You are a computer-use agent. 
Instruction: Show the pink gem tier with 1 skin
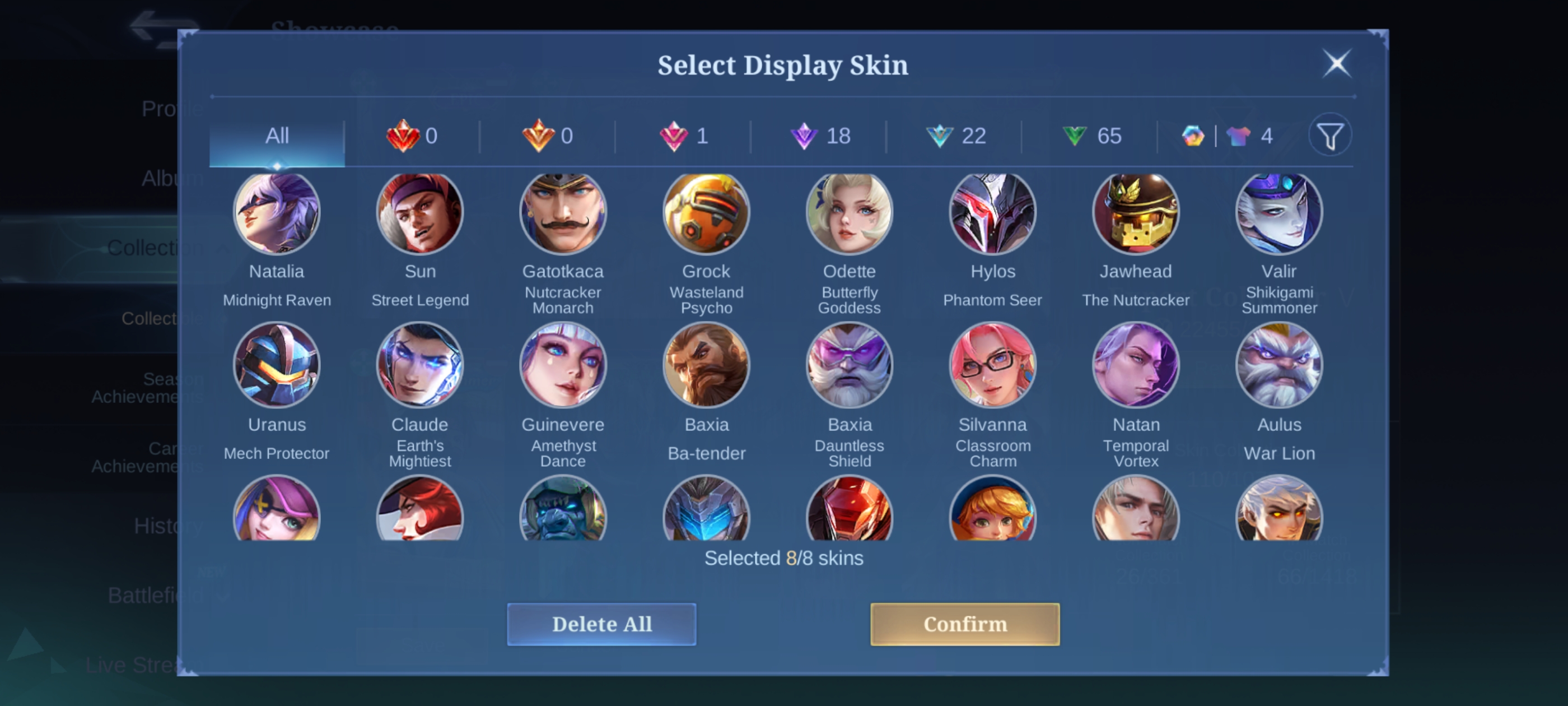coord(684,136)
